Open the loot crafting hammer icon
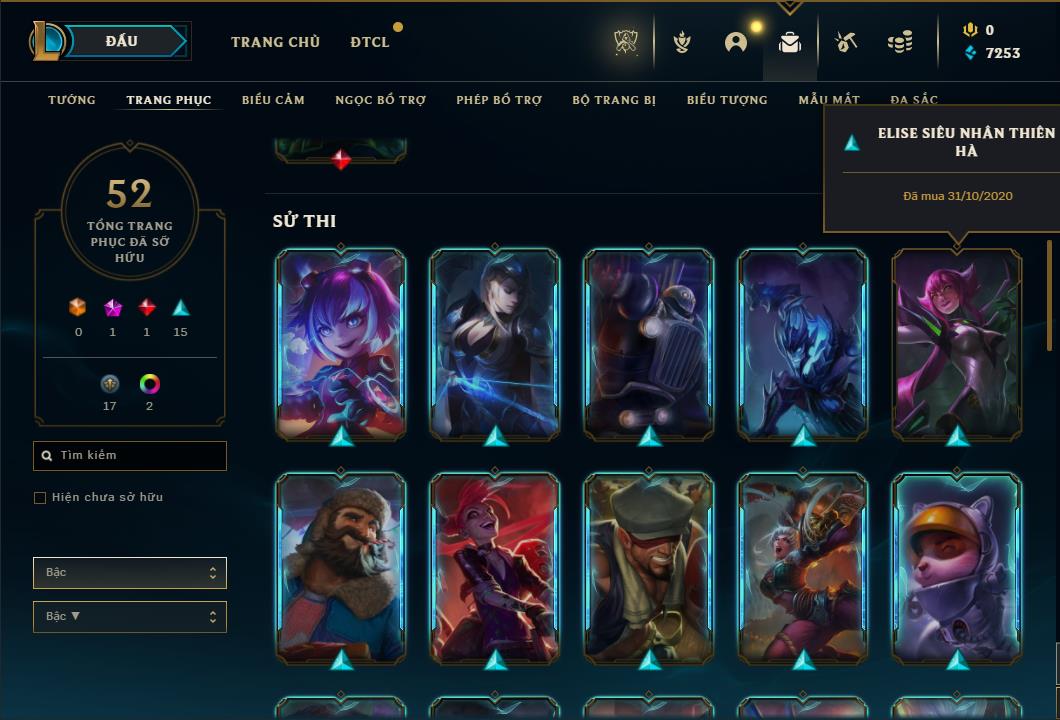The width and height of the screenshot is (1060, 720). 846,42
